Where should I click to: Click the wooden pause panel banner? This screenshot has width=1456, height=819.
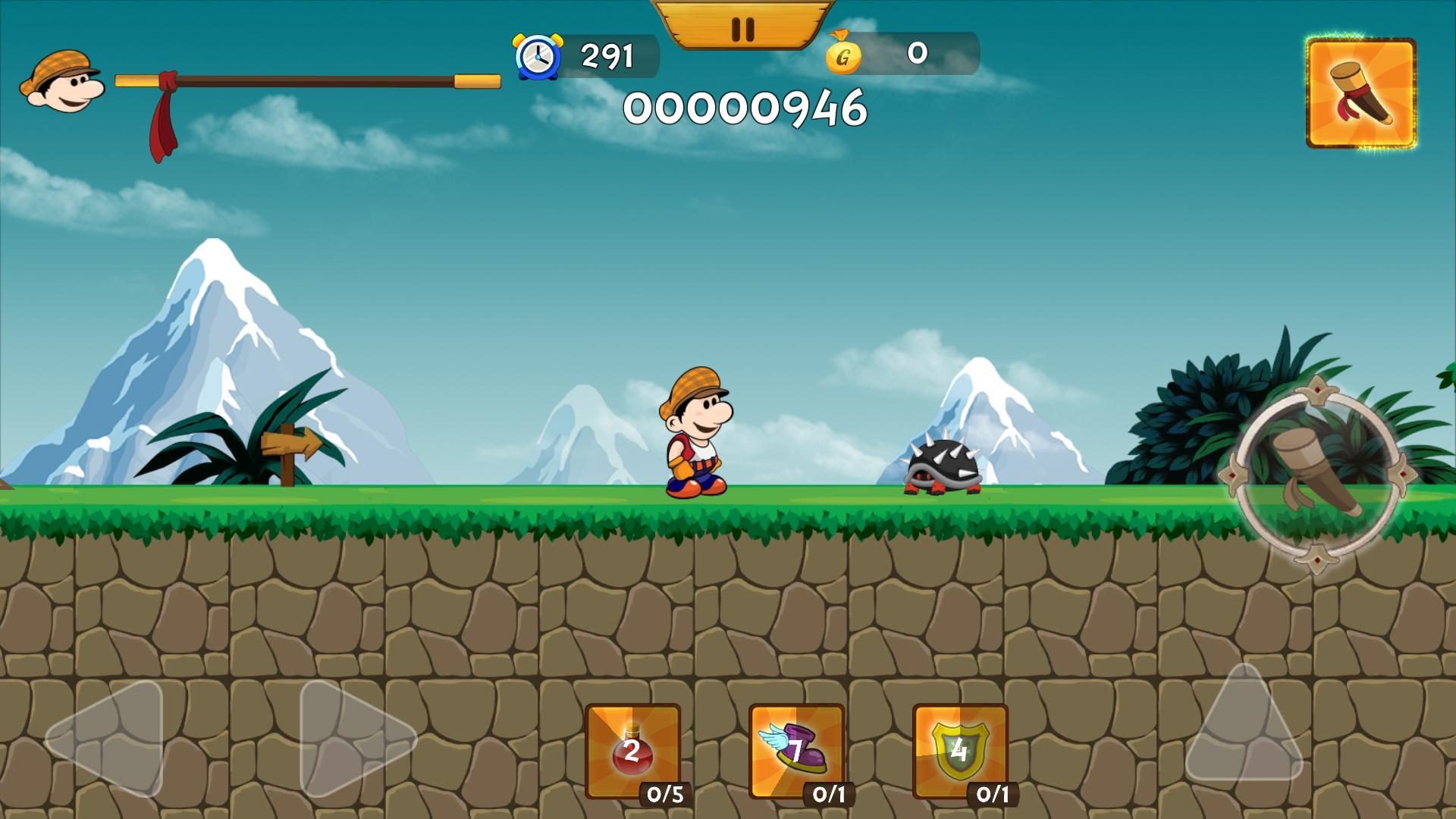pos(742,23)
